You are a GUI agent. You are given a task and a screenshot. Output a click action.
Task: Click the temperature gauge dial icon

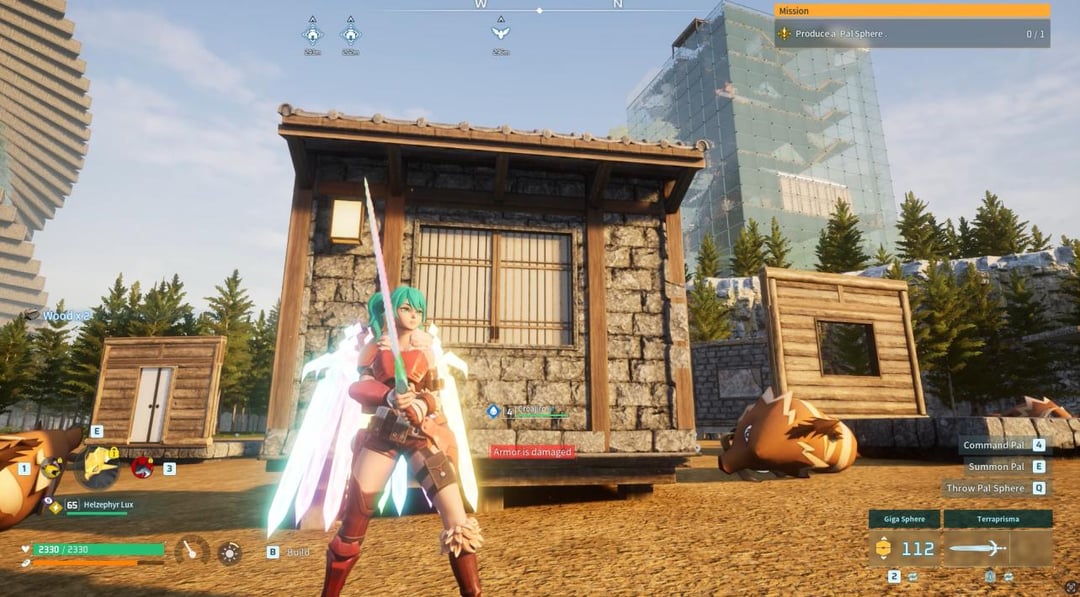[191, 551]
